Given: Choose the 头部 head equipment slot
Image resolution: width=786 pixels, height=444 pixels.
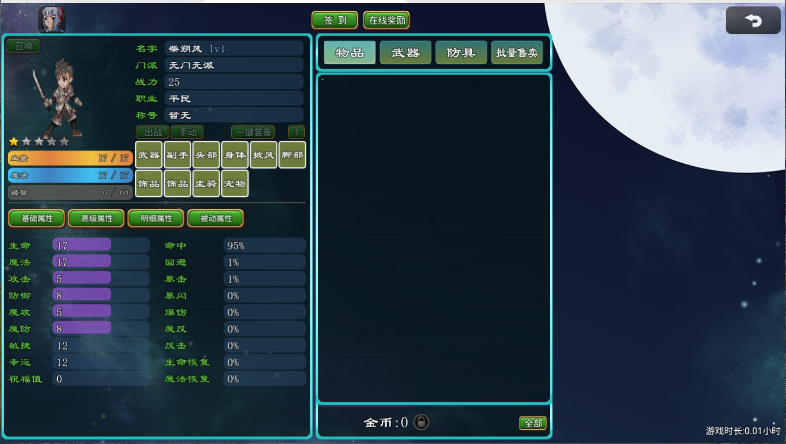Looking at the screenshot, I should [x=206, y=155].
